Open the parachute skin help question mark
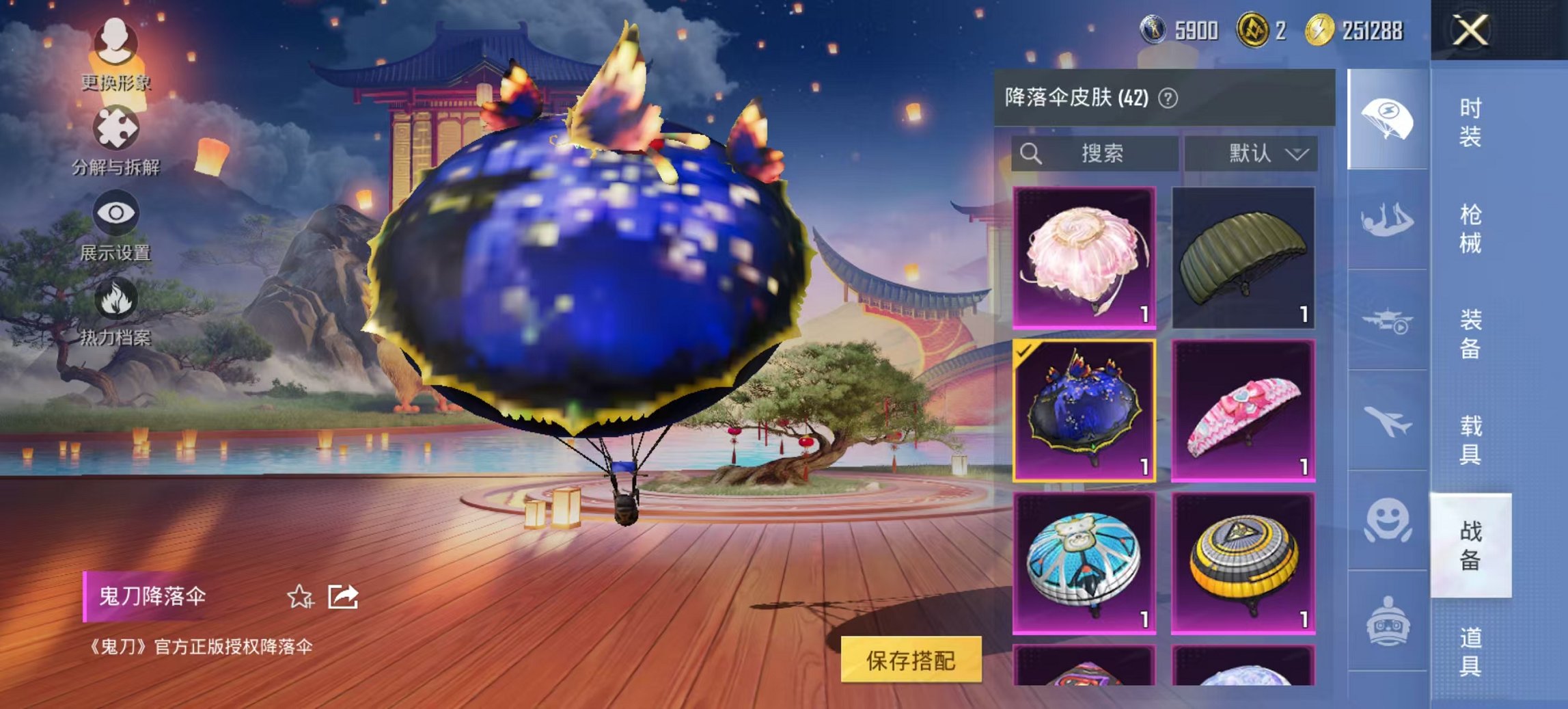Viewport: 1568px width, 709px height. pyautogui.click(x=1167, y=97)
